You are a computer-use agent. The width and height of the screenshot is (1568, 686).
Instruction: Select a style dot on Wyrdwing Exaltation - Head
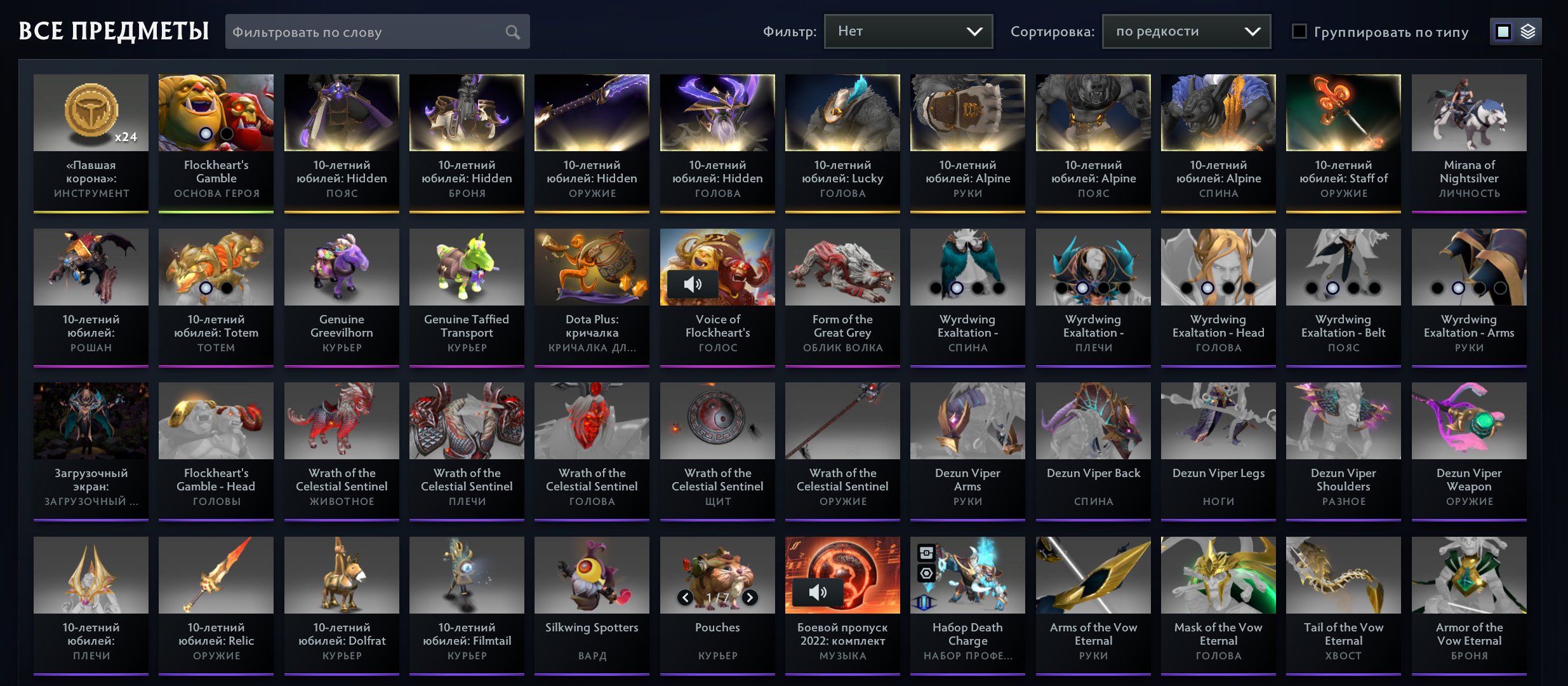(x=1209, y=288)
